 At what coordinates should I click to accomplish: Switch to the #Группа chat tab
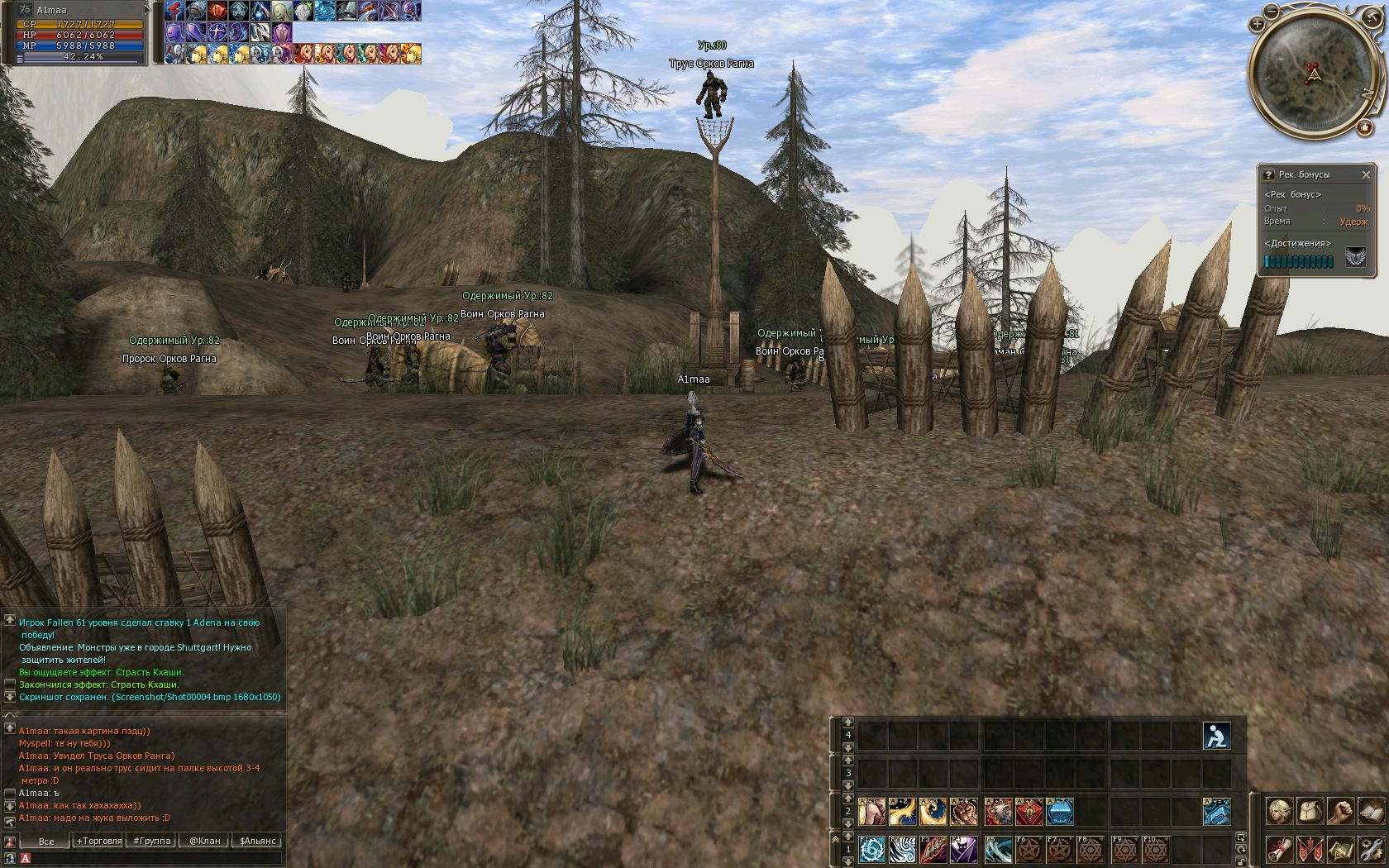151,841
